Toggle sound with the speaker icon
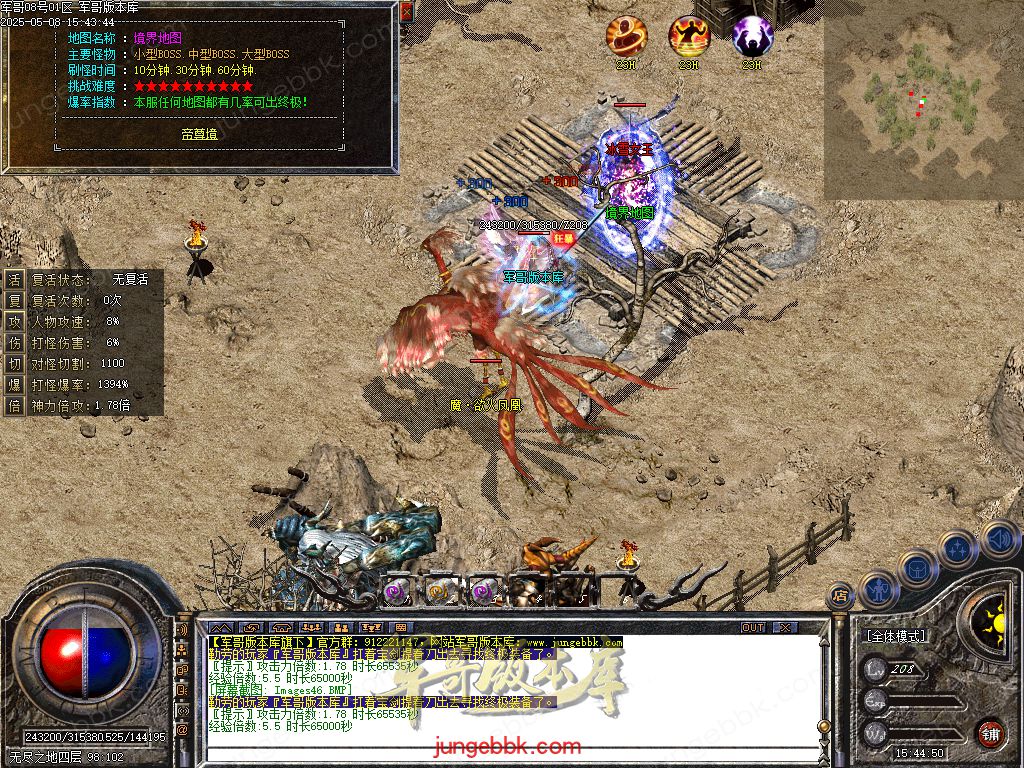 tap(998, 538)
